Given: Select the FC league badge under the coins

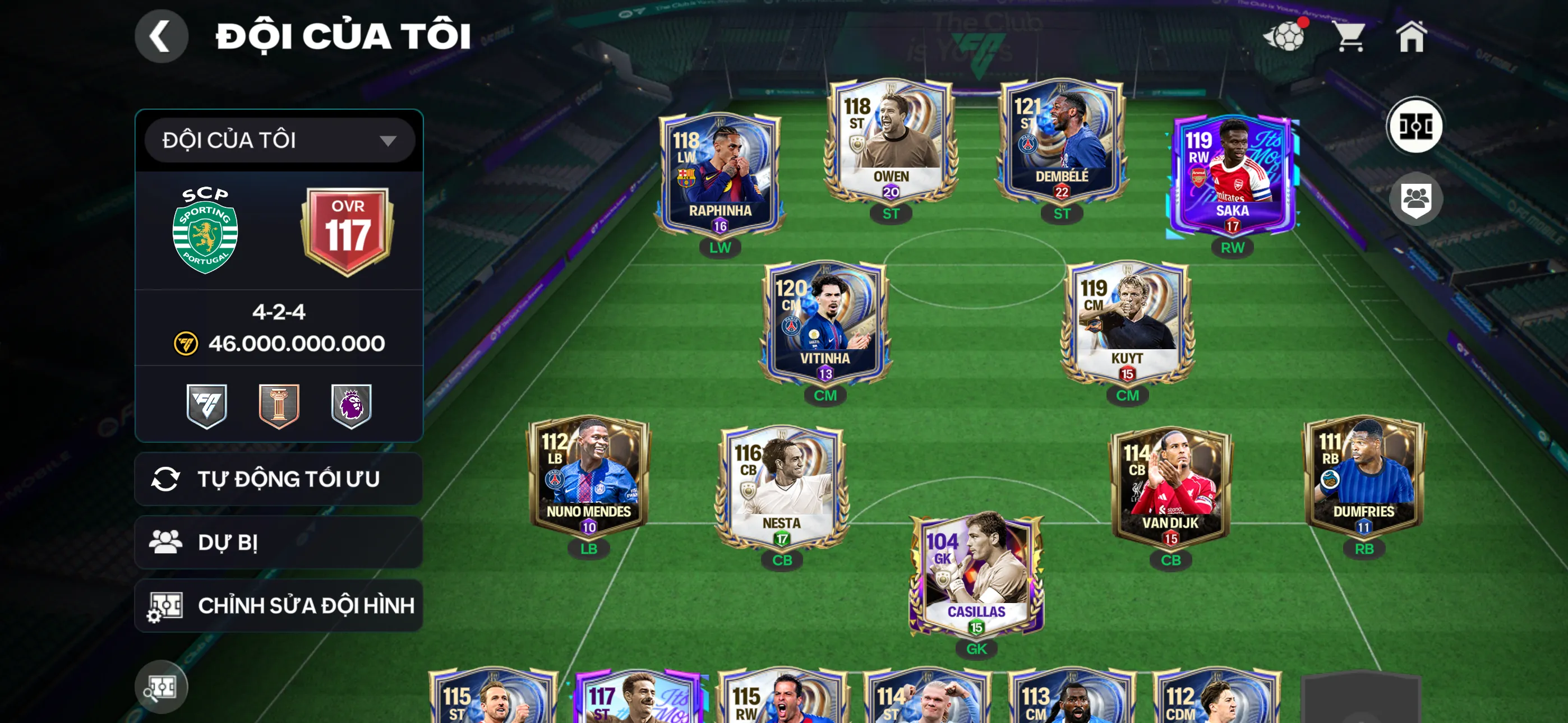Looking at the screenshot, I should pos(206,406).
